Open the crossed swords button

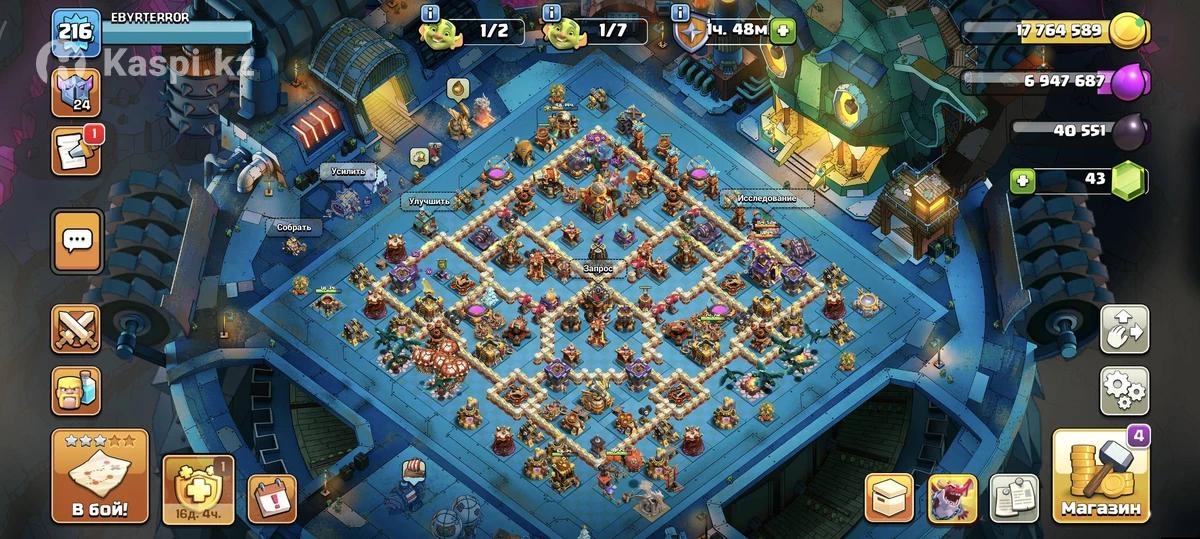pyautogui.click(x=77, y=329)
